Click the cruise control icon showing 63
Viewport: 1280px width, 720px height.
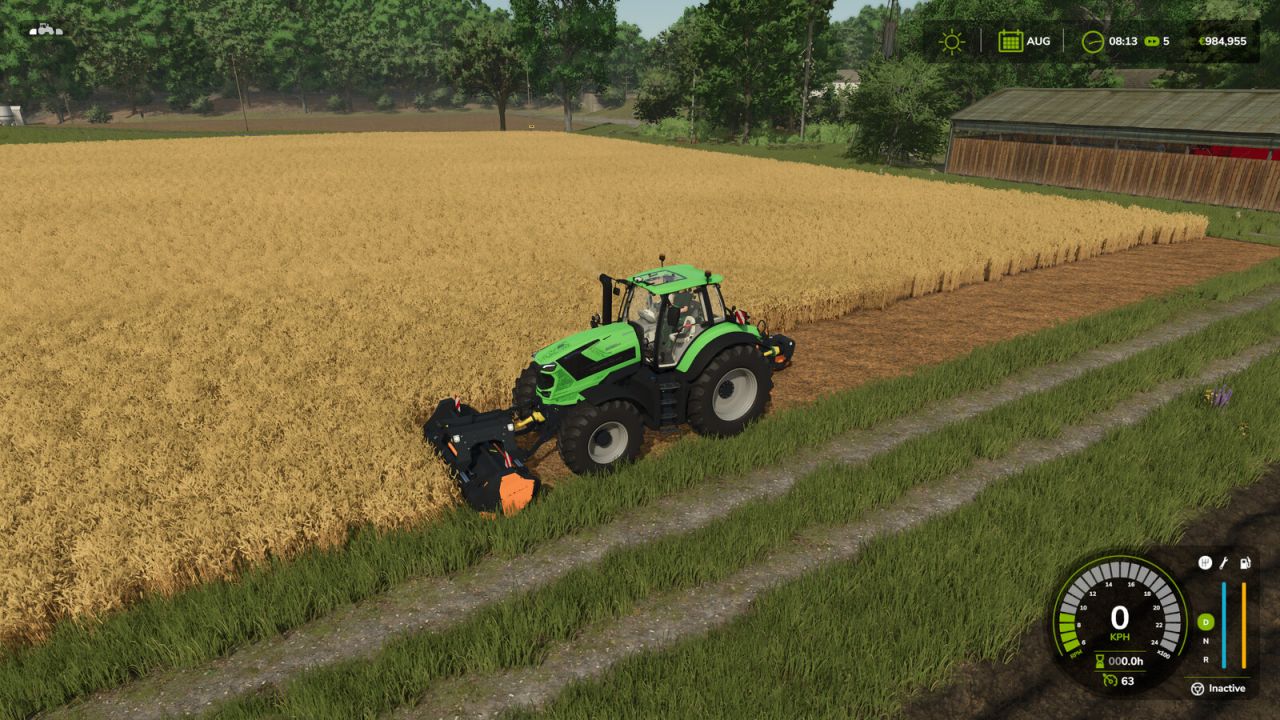1110,681
